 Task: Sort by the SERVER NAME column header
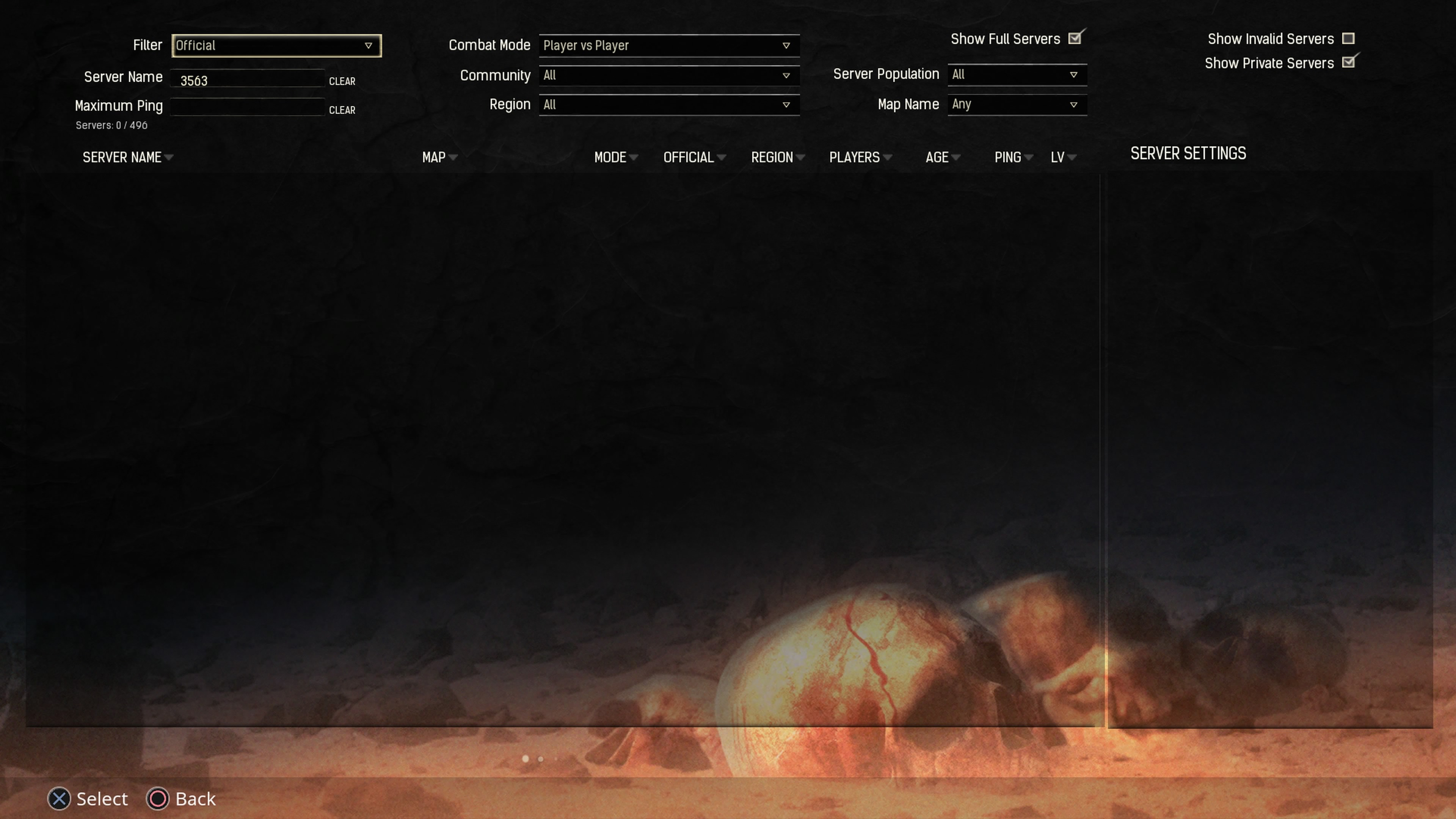point(122,157)
